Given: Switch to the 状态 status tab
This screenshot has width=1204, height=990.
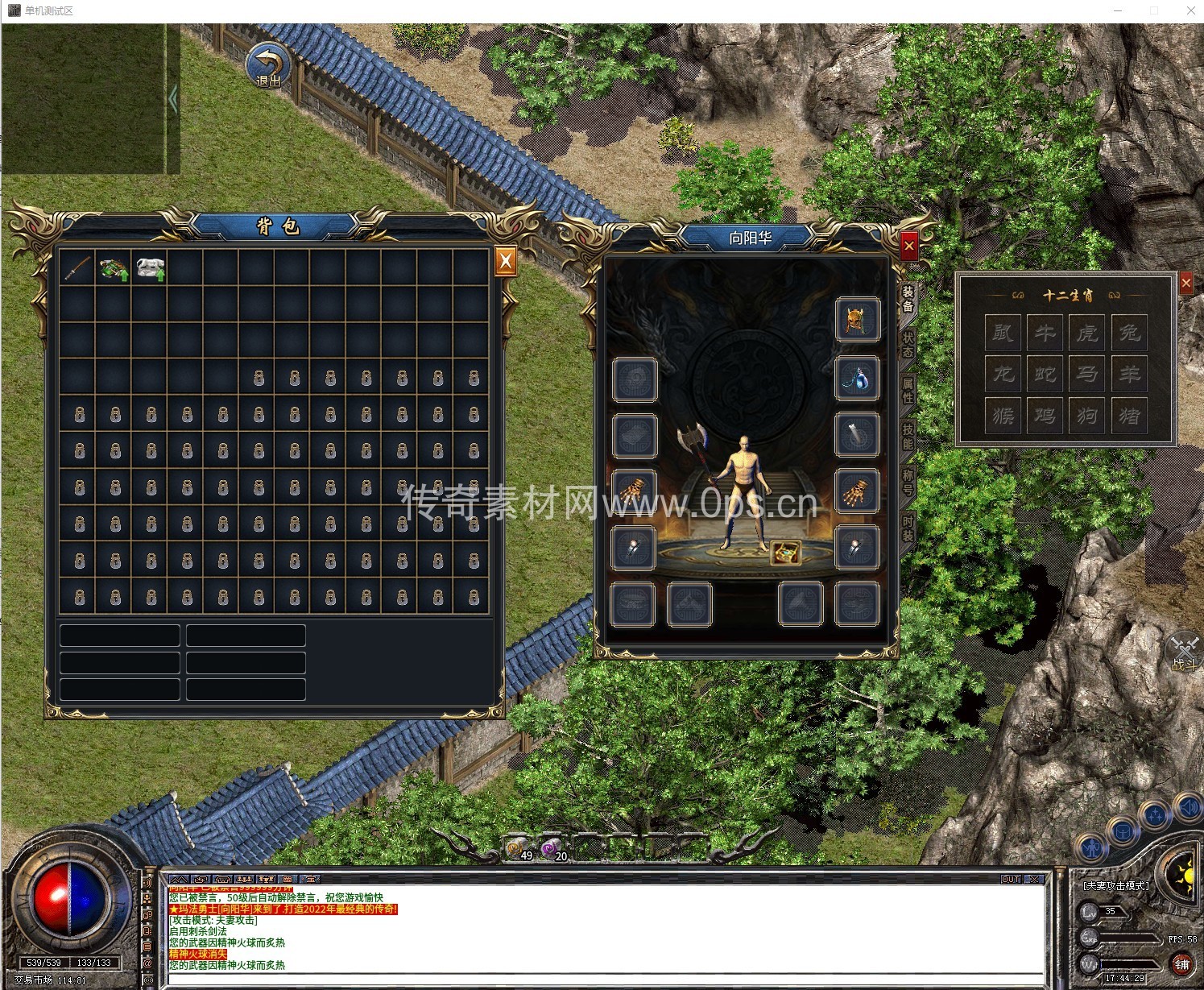Looking at the screenshot, I should [908, 344].
